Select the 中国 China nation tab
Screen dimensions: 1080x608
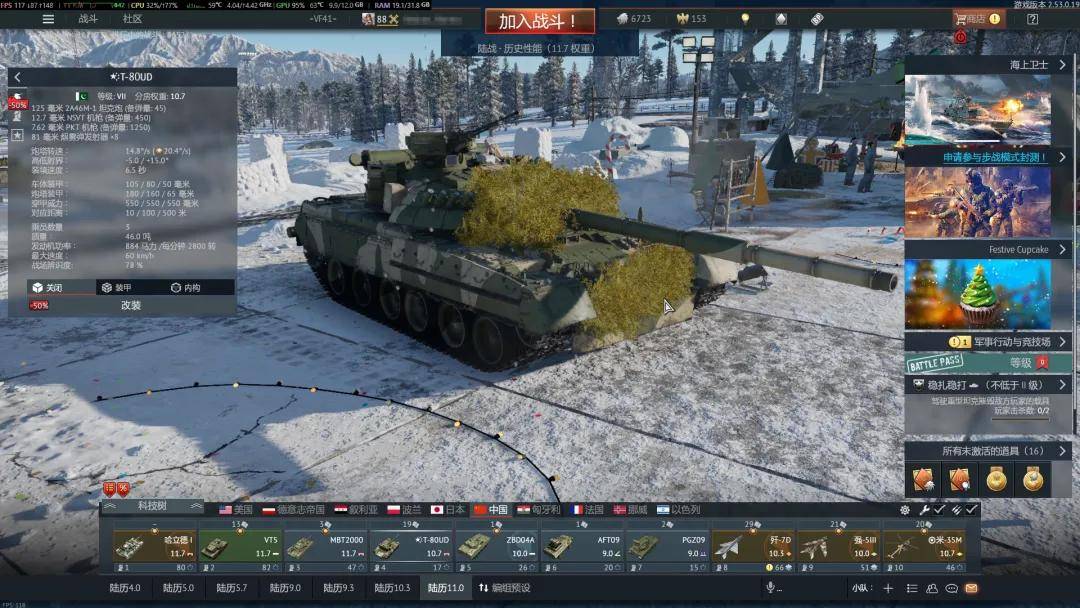coord(491,510)
